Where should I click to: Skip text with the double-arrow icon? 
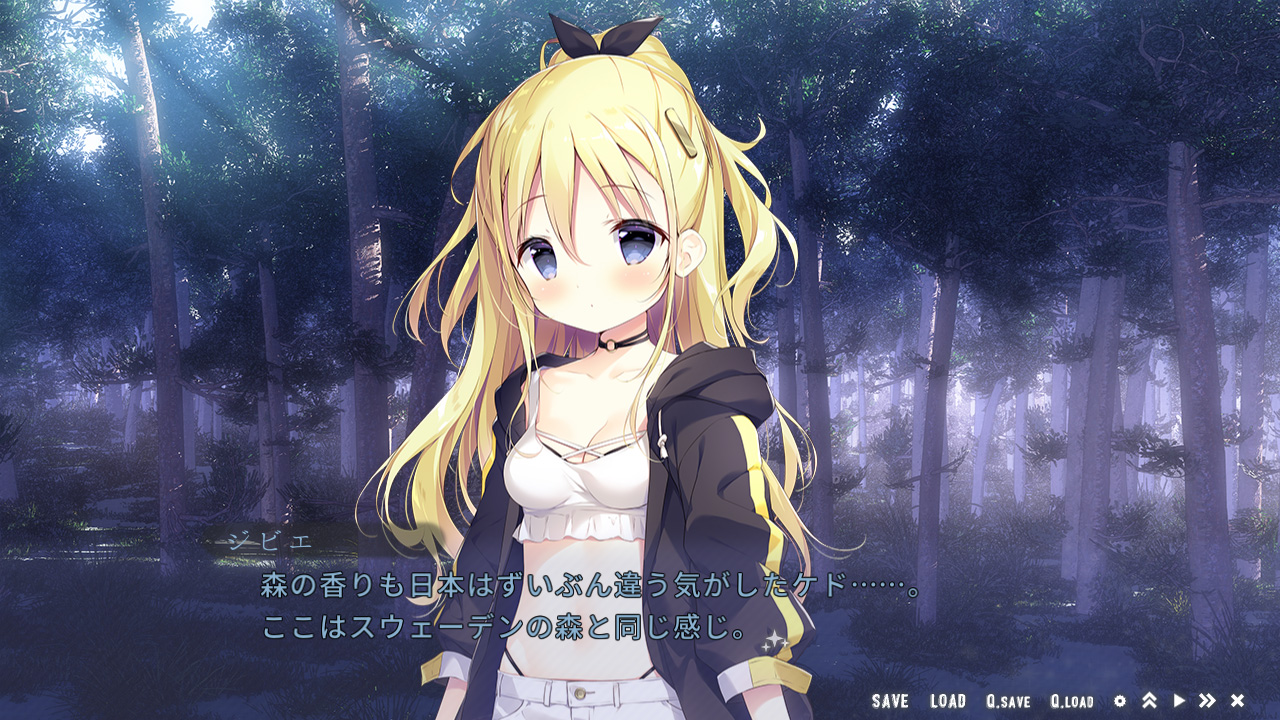(x=1207, y=701)
